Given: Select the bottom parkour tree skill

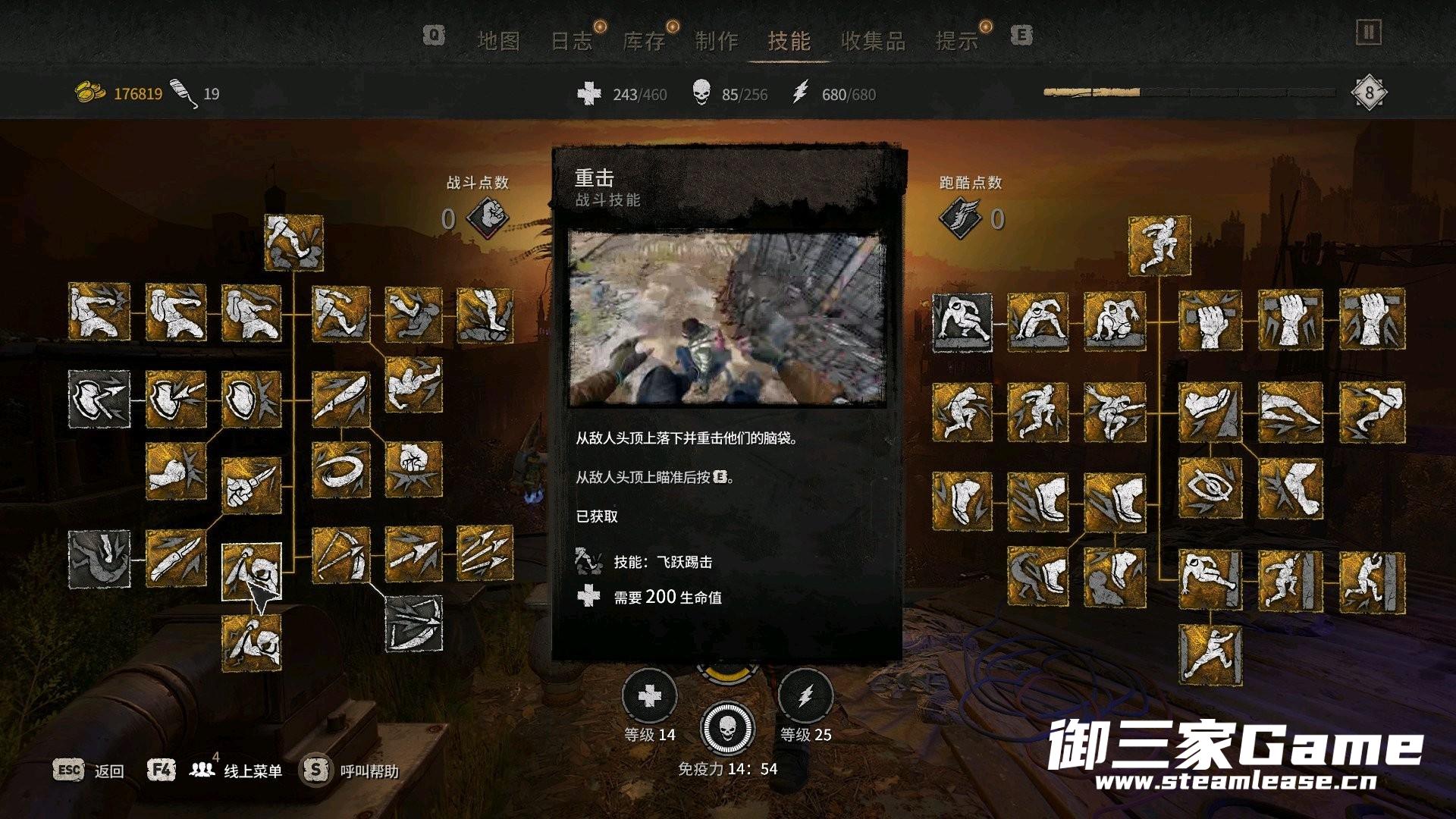Looking at the screenshot, I should coord(1210,654).
